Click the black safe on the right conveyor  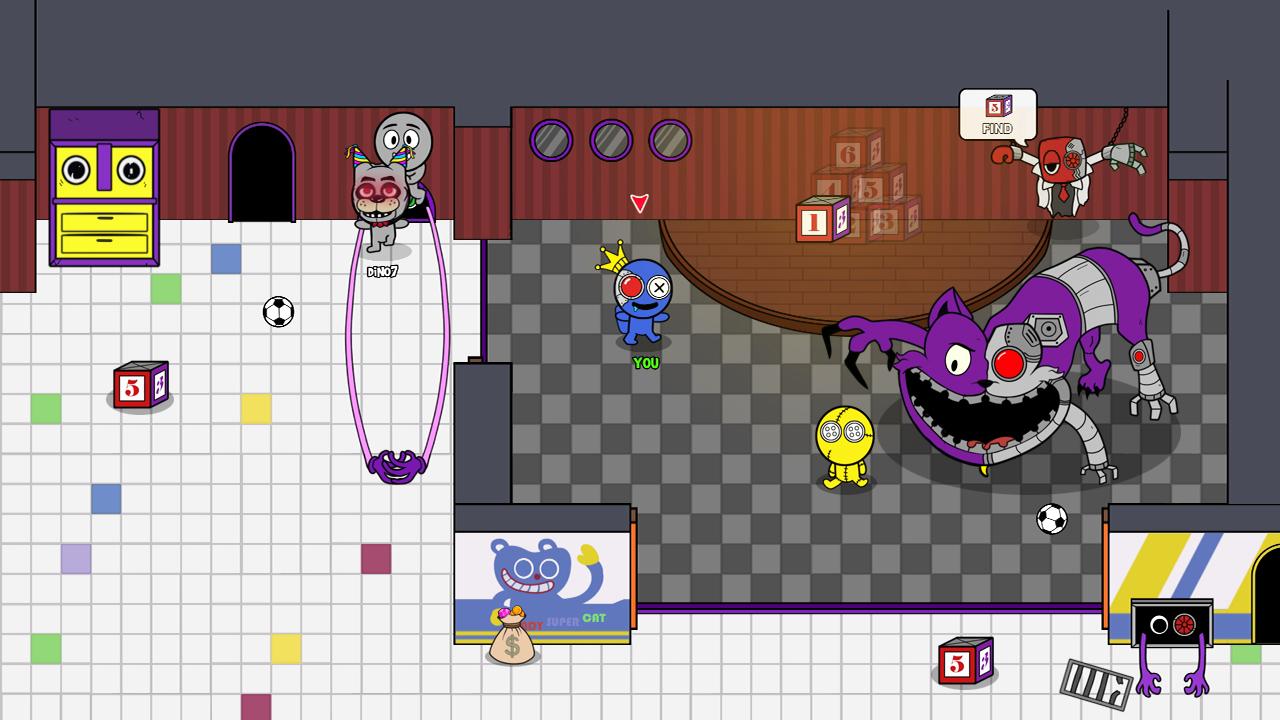point(1172,623)
